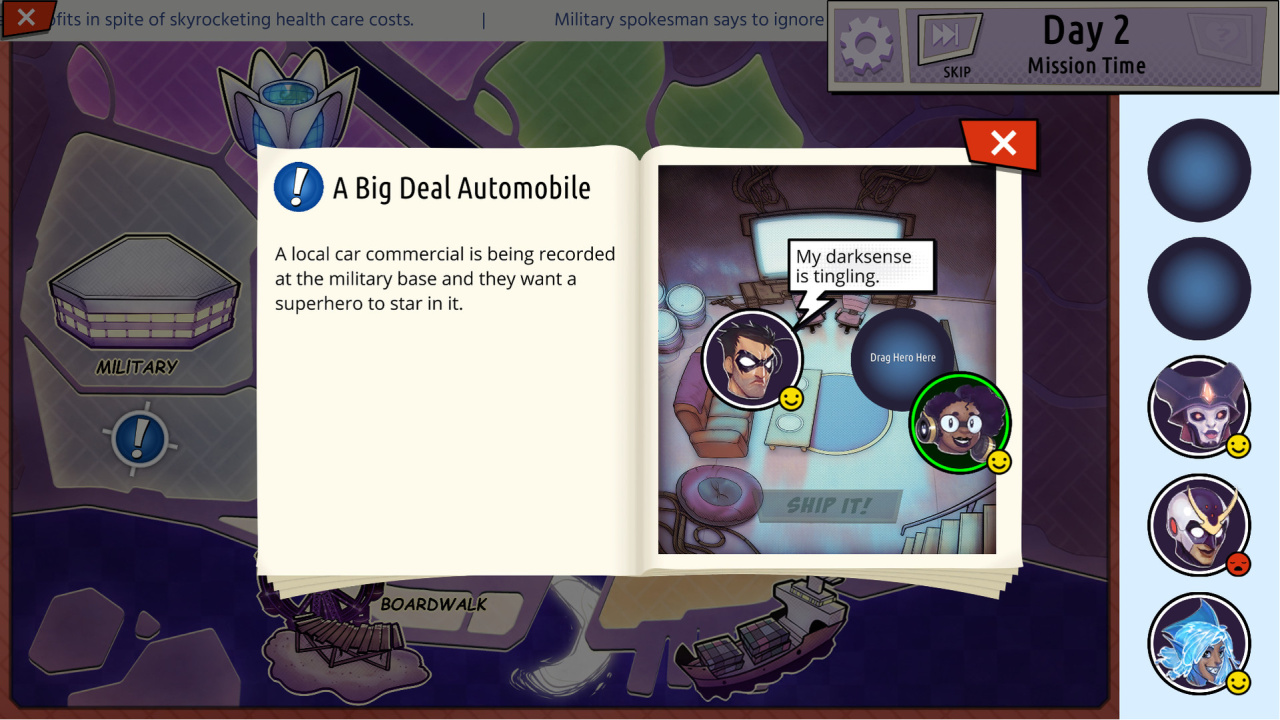Image resolution: width=1280 pixels, height=720 pixels.
Task: Select the blue-haired ice hero portrait
Action: coord(1198,643)
